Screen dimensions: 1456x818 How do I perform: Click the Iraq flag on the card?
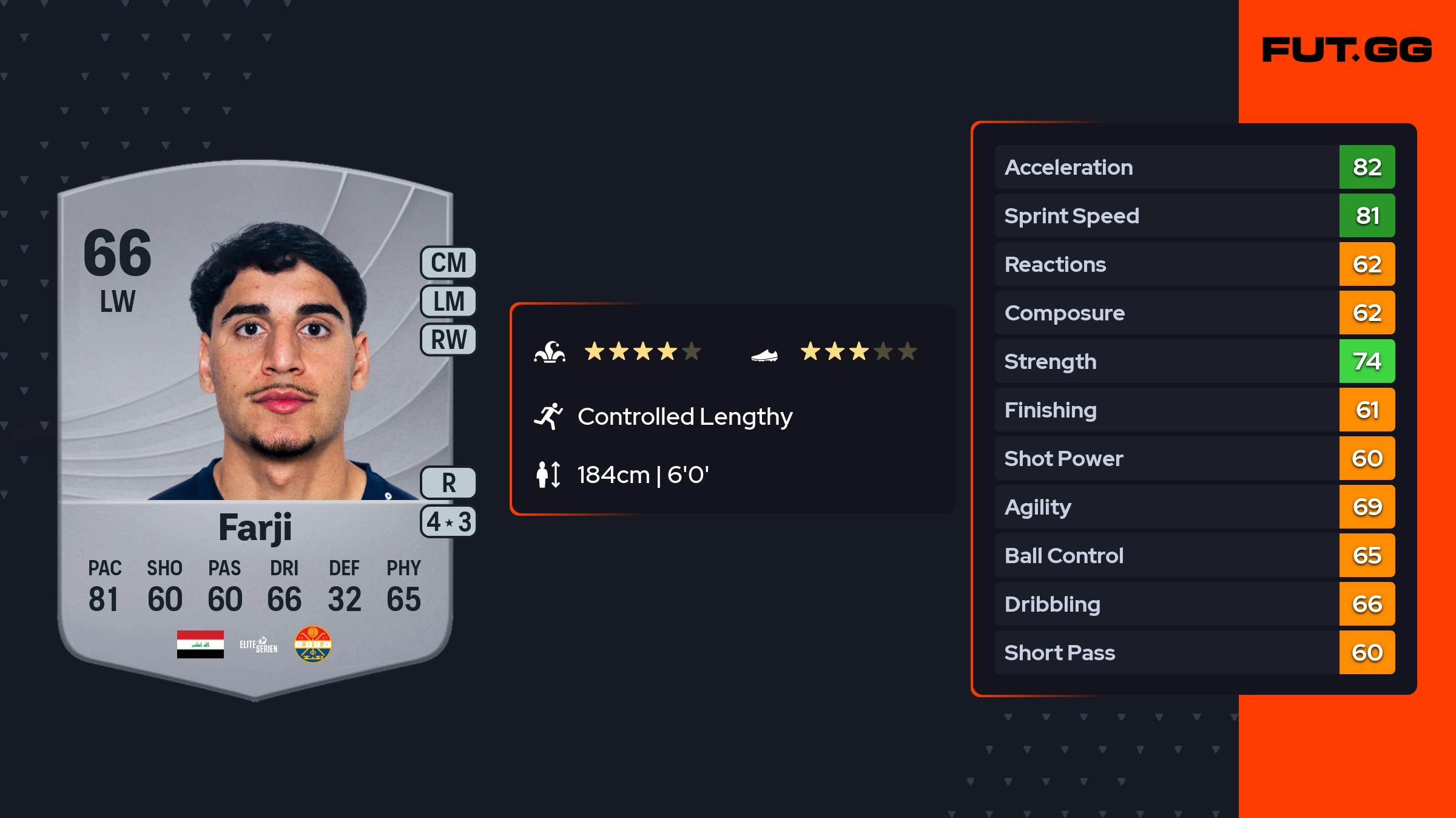200,644
